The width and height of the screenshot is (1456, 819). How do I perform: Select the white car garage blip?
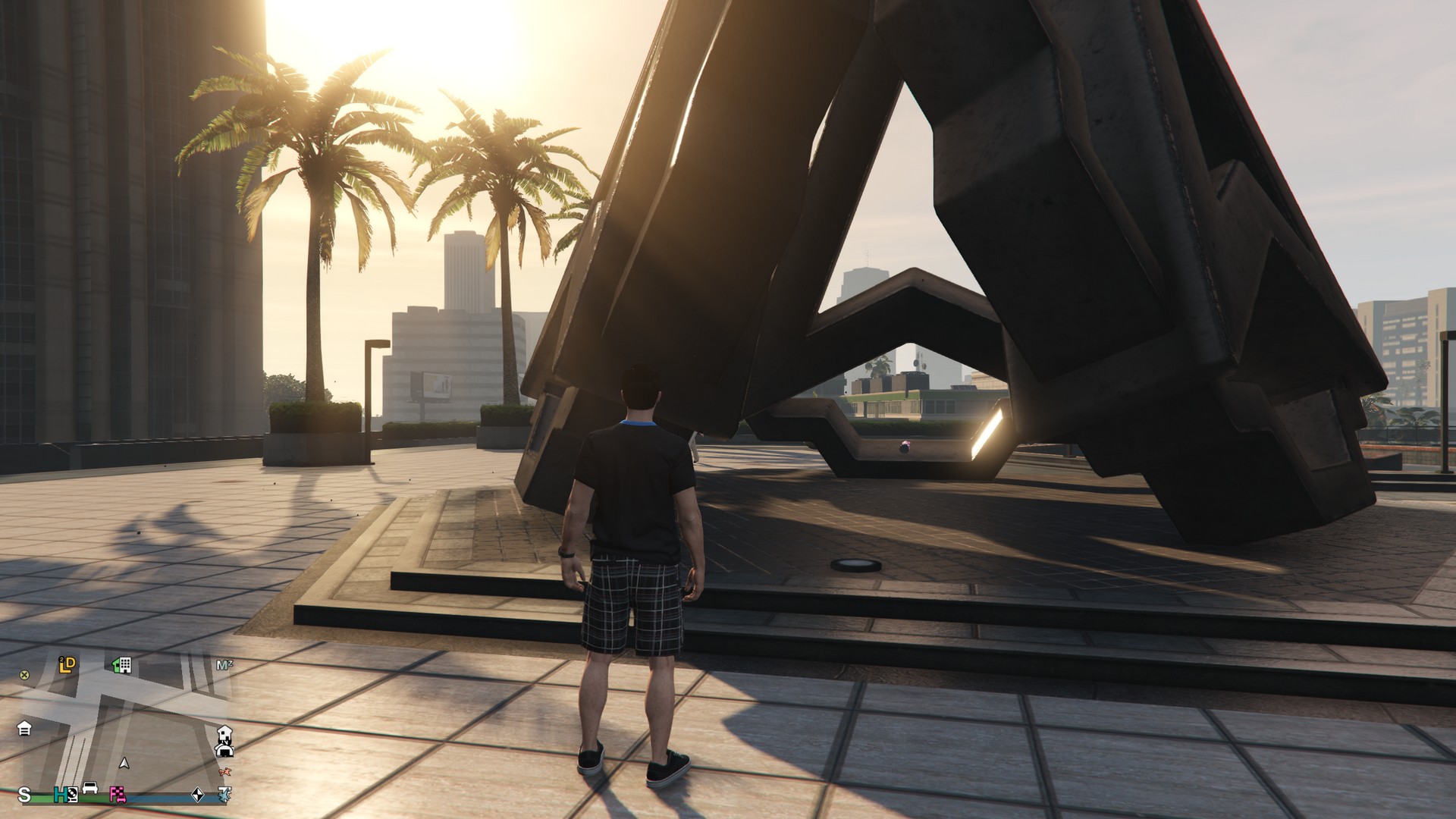(90, 788)
